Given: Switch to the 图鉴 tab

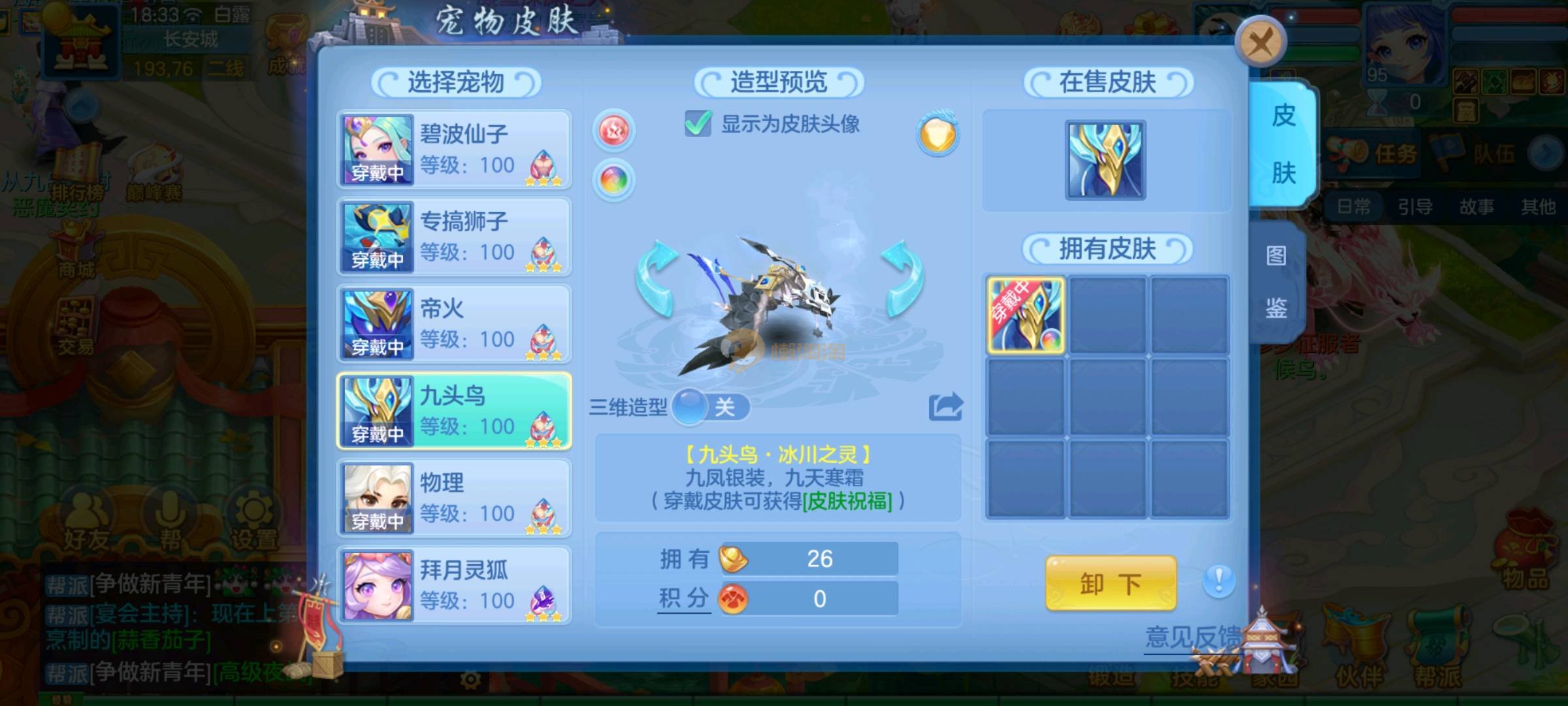Looking at the screenshot, I should coord(1276,281).
